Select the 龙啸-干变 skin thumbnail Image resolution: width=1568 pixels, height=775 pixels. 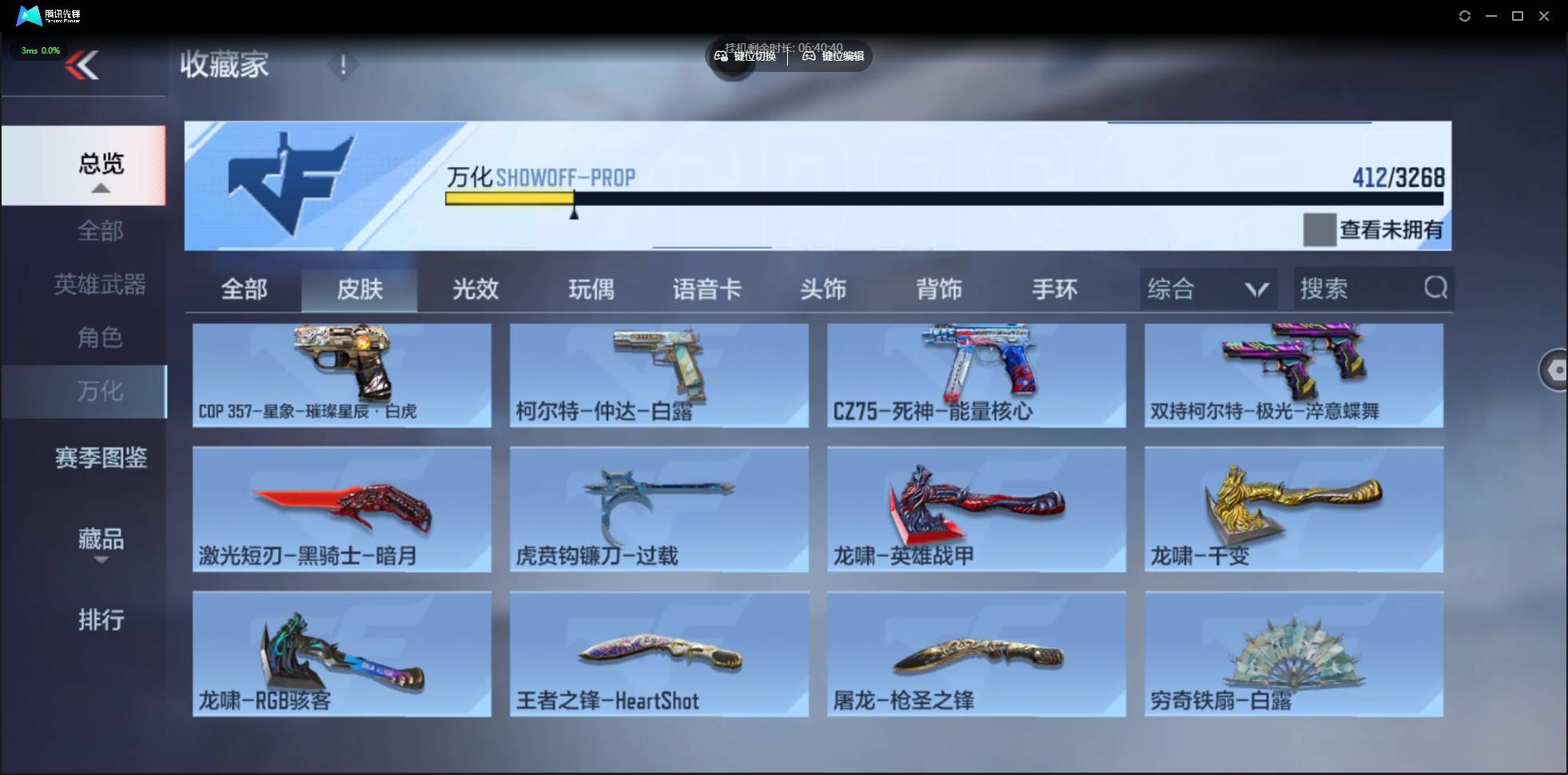pyautogui.click(x=1294, y=509)
